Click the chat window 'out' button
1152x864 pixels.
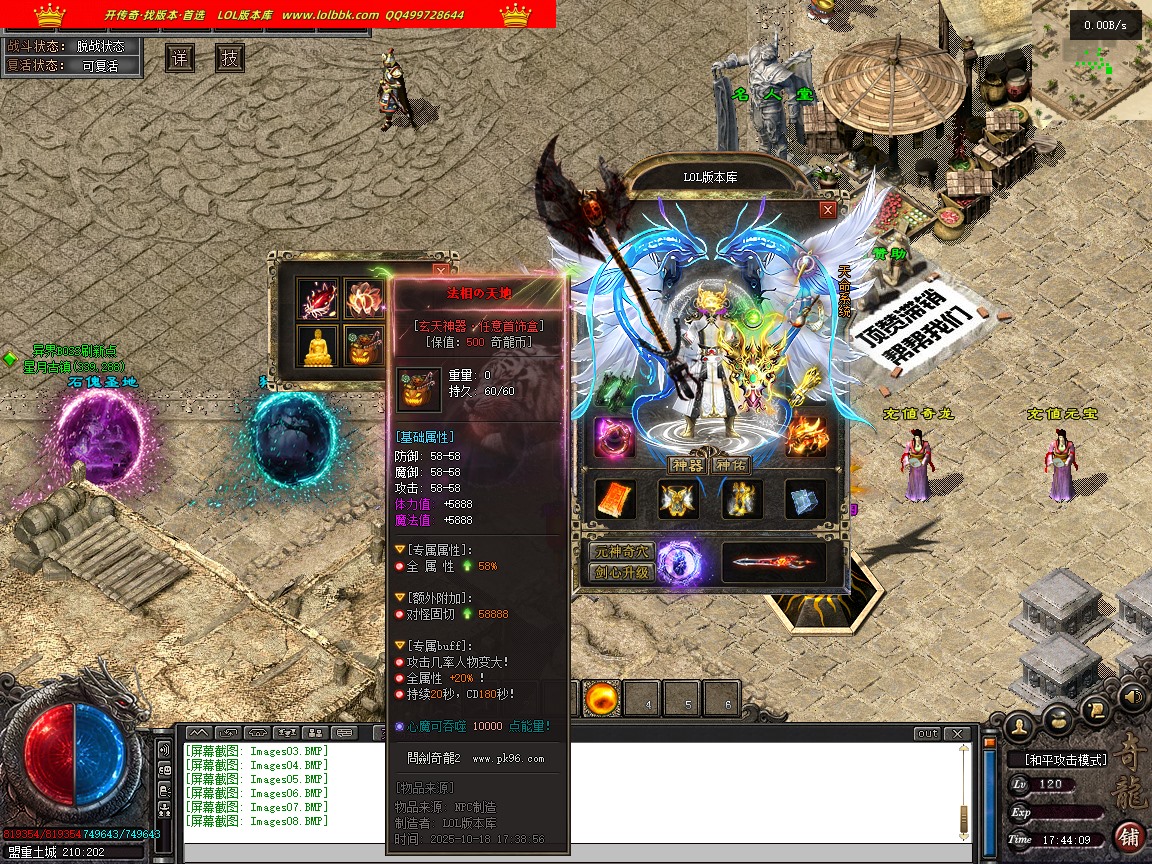tap(927, 734)
